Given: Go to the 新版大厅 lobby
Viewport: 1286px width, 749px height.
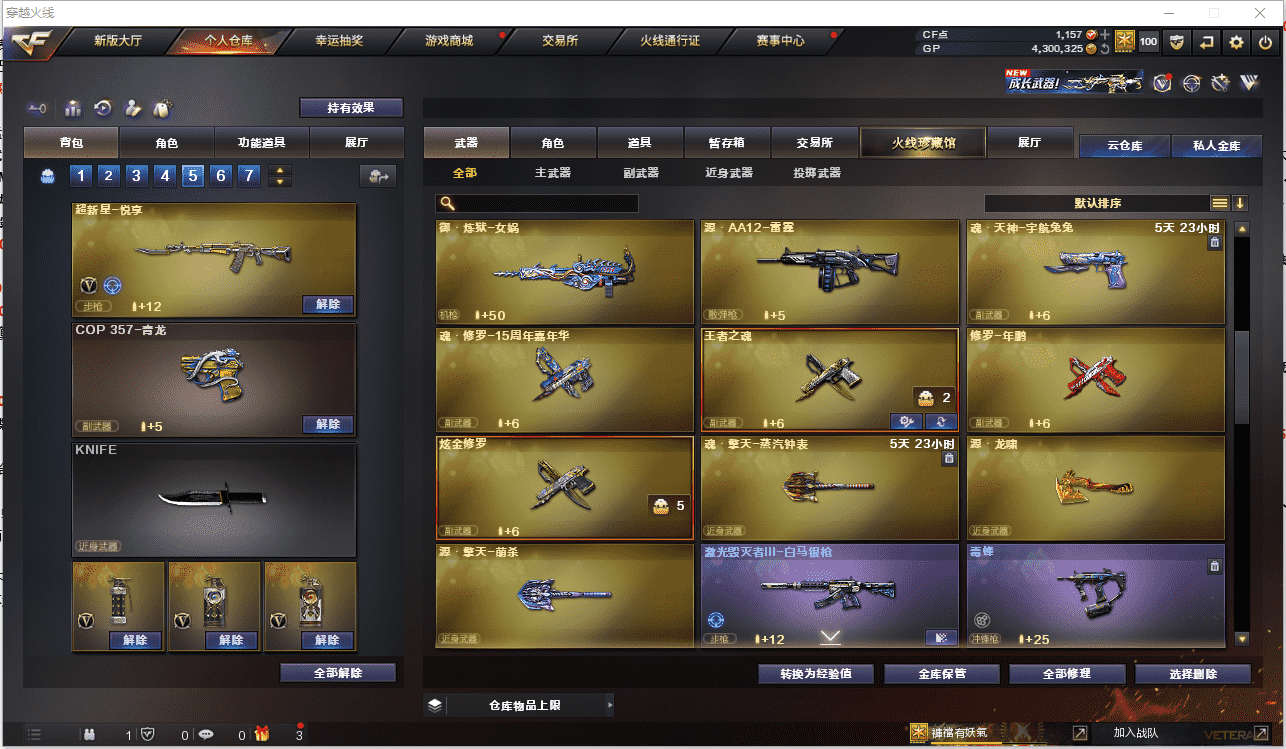Looking at the screenshot, I should pos(118,41).
